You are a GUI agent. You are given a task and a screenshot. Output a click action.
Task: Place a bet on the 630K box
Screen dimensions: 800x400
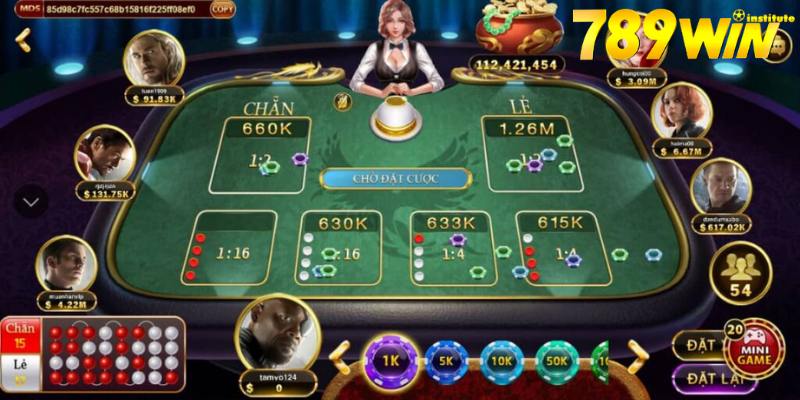[x=338, y=248]
